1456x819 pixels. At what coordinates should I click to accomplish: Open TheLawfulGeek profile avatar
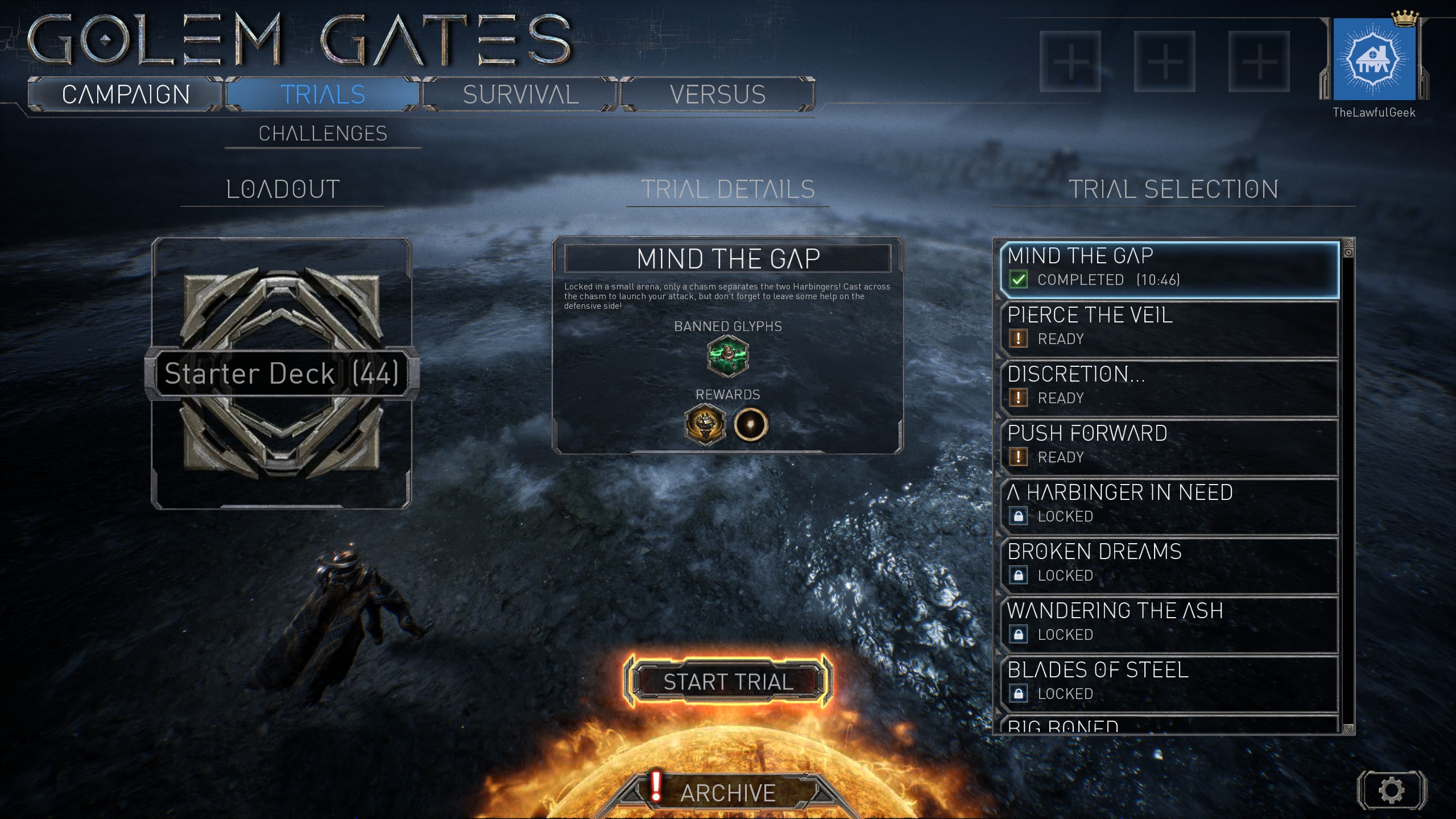pos(1374,60)
